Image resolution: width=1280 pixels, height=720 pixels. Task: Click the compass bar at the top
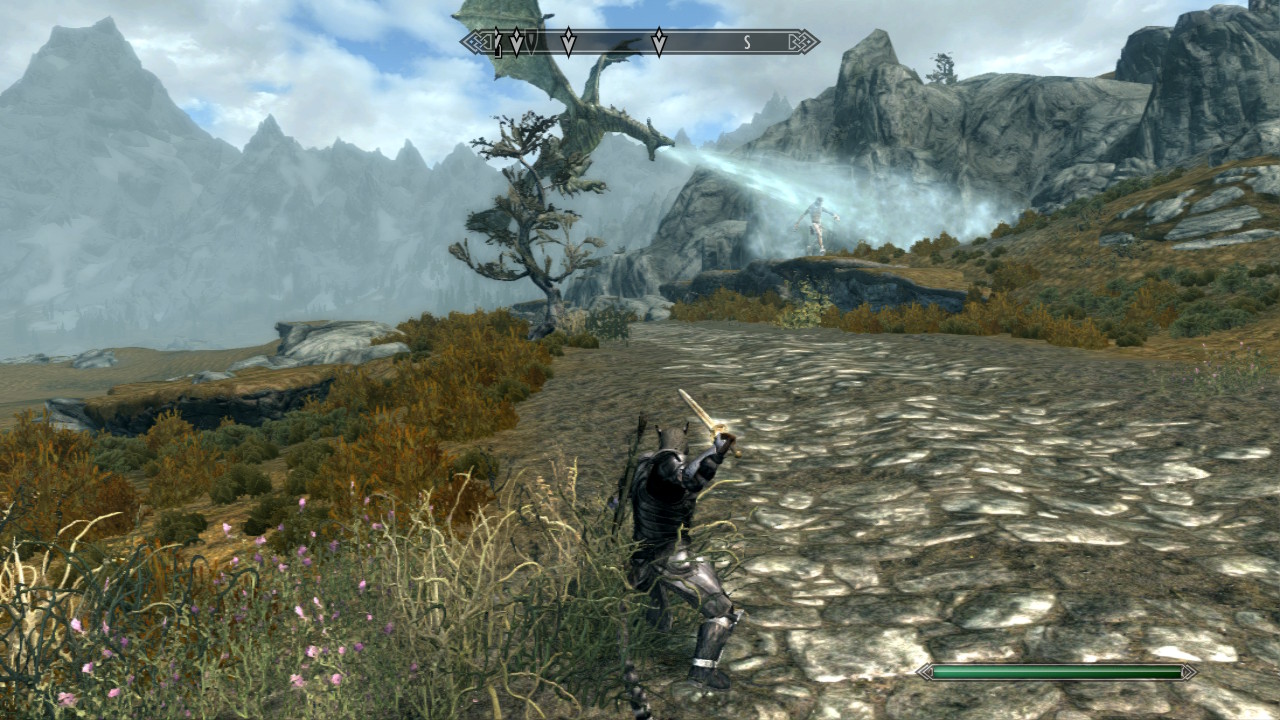click(640, 42)
